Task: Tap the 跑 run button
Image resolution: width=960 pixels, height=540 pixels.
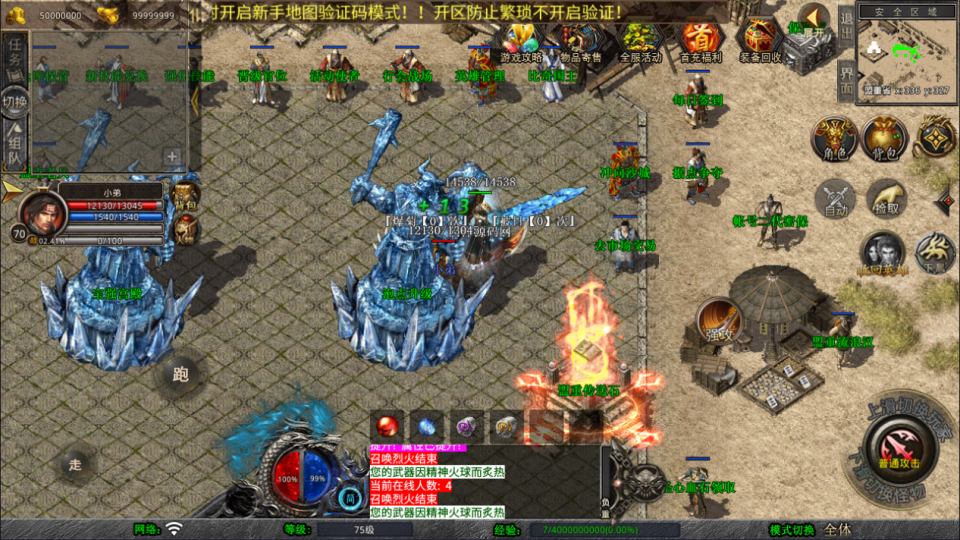Action: (x=181, y=375)
